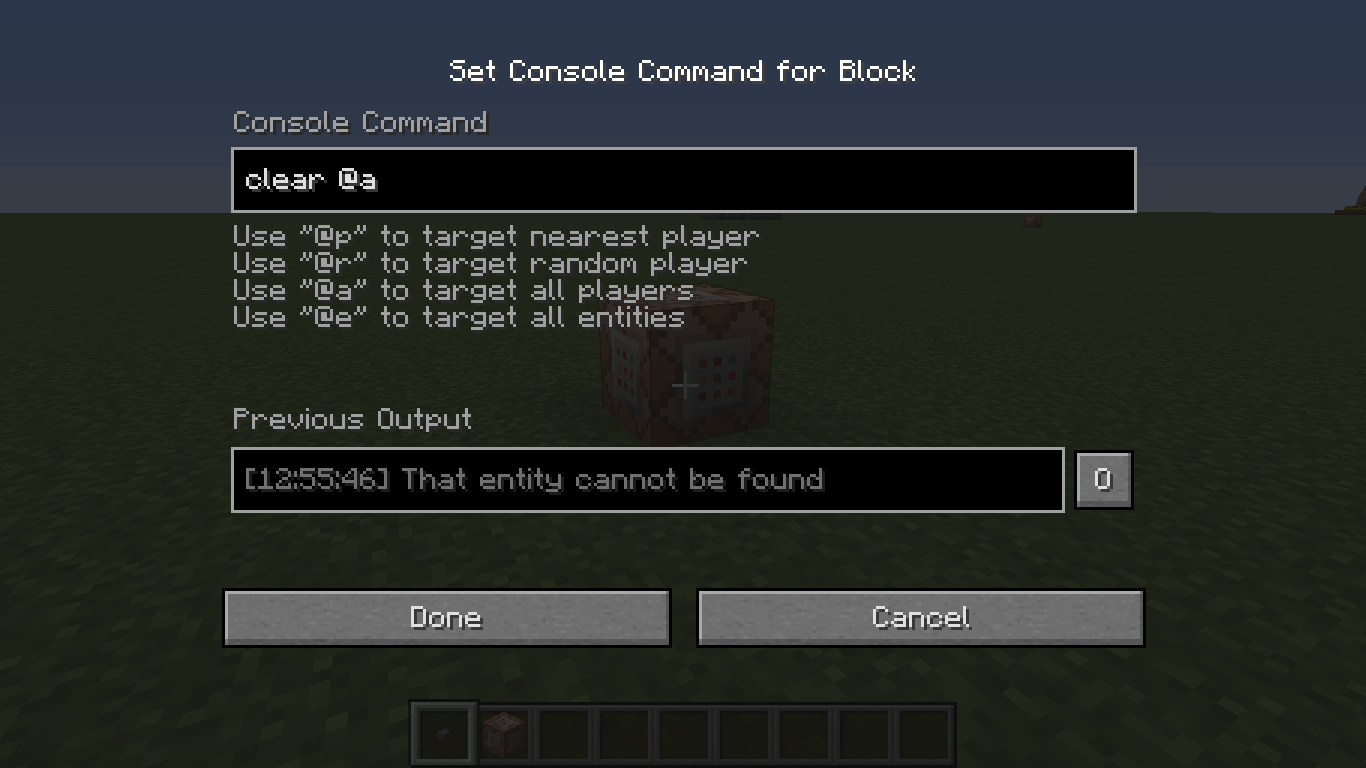Cancel editing the command block
The image size is (1366, 768).
point(920,617)
